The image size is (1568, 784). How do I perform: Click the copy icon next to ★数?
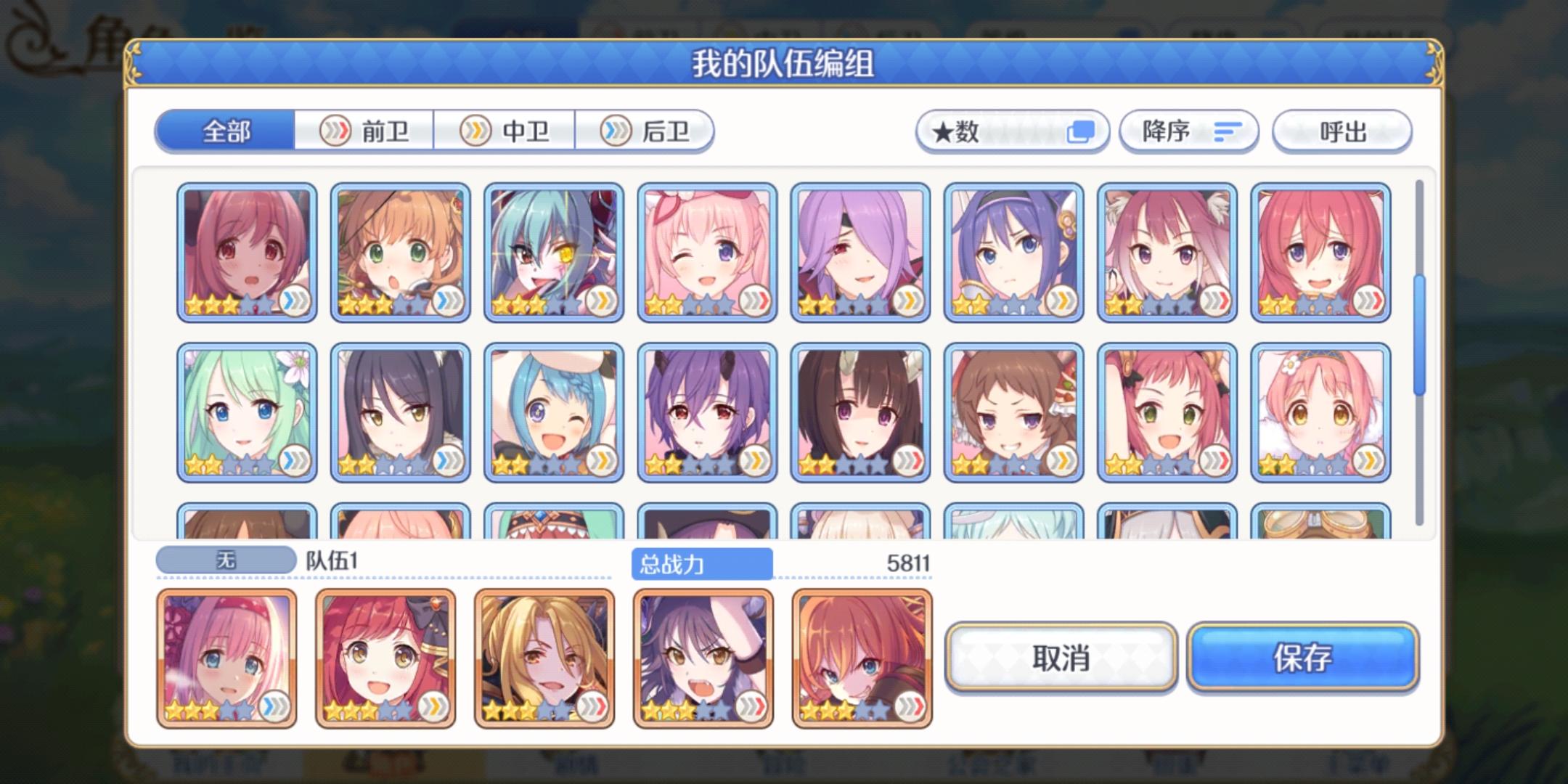point(1081,131)
